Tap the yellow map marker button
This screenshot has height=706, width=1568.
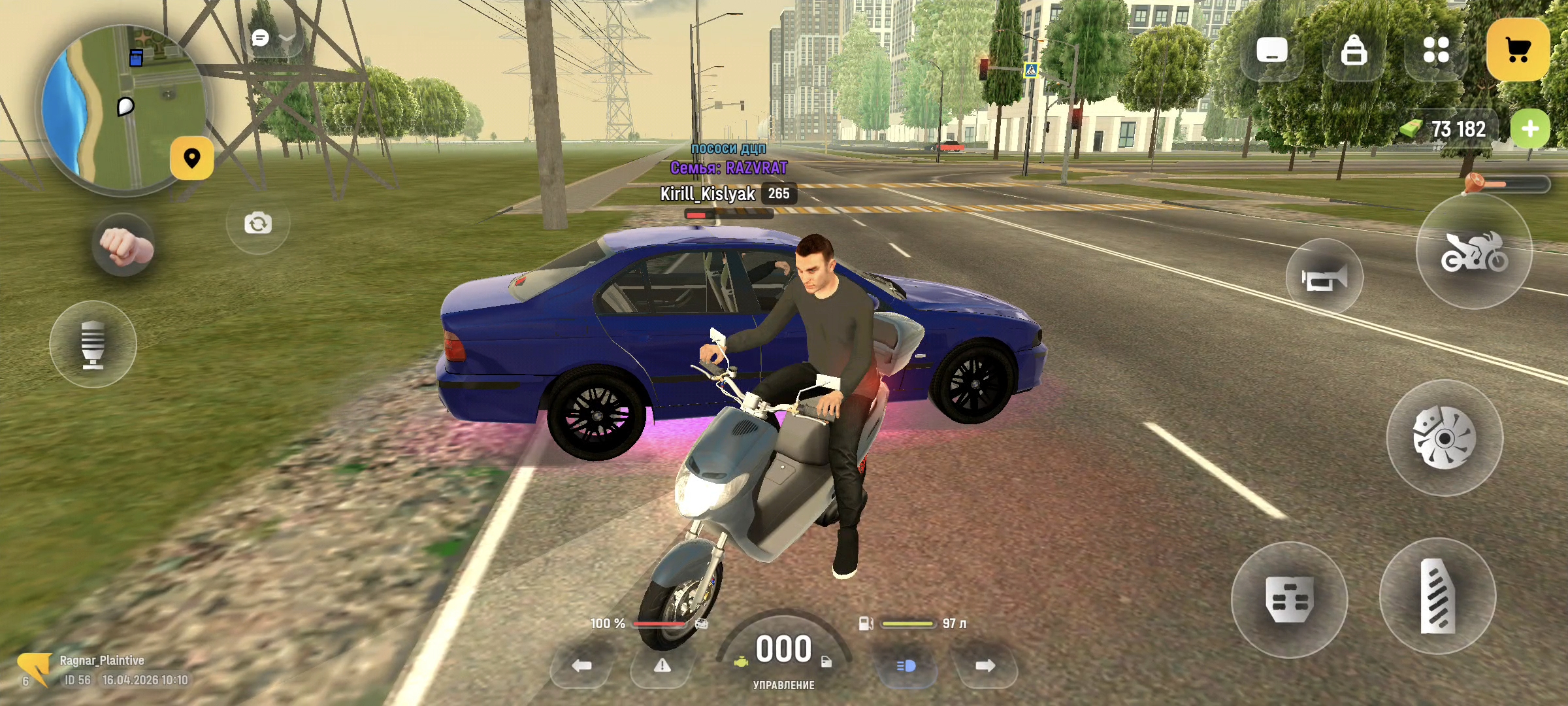[191, 158]
